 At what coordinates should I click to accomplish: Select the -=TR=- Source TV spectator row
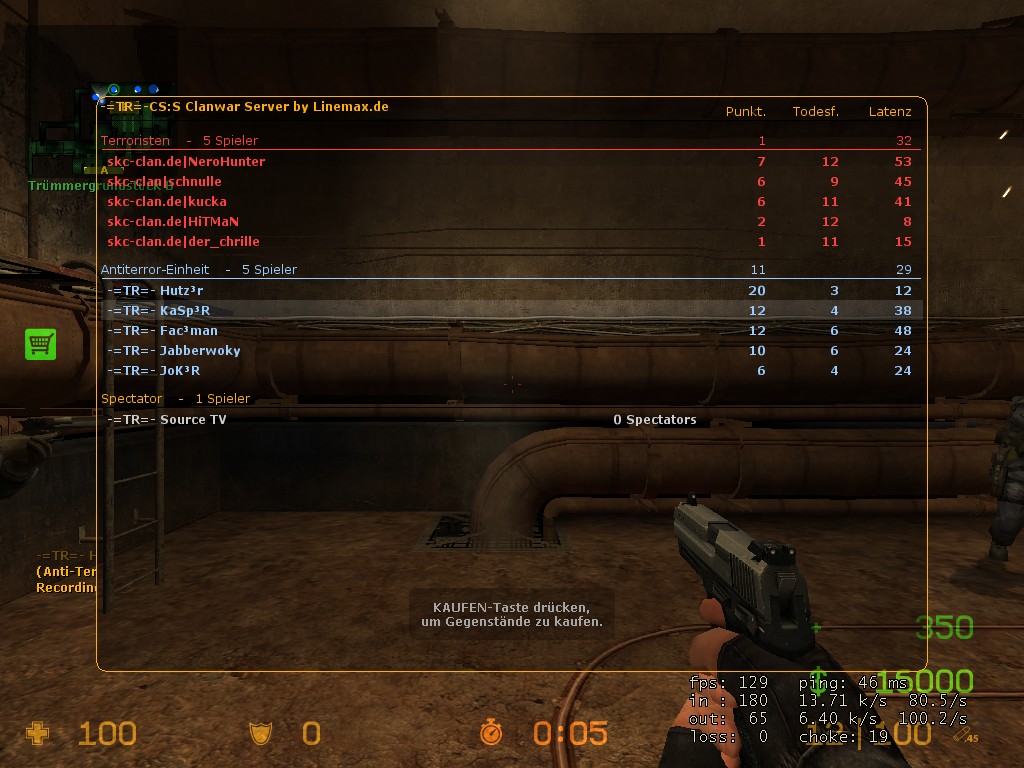166,419
